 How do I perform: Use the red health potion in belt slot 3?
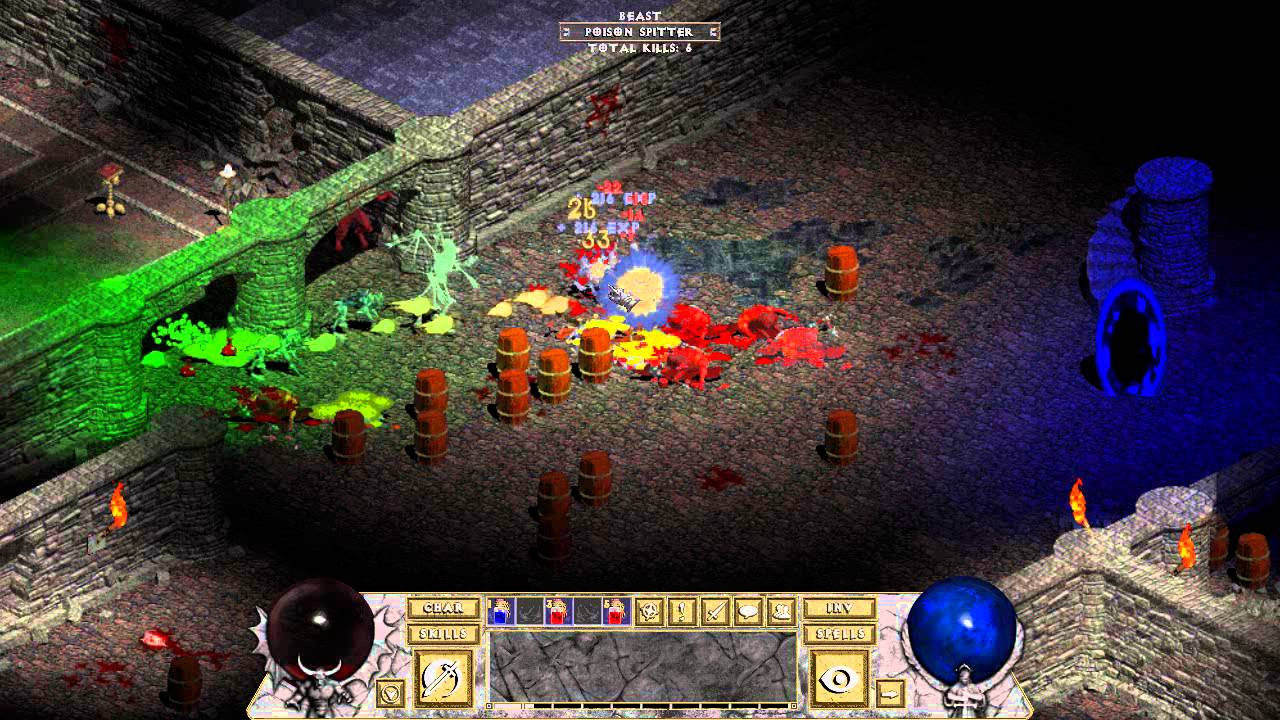(558, 611)
